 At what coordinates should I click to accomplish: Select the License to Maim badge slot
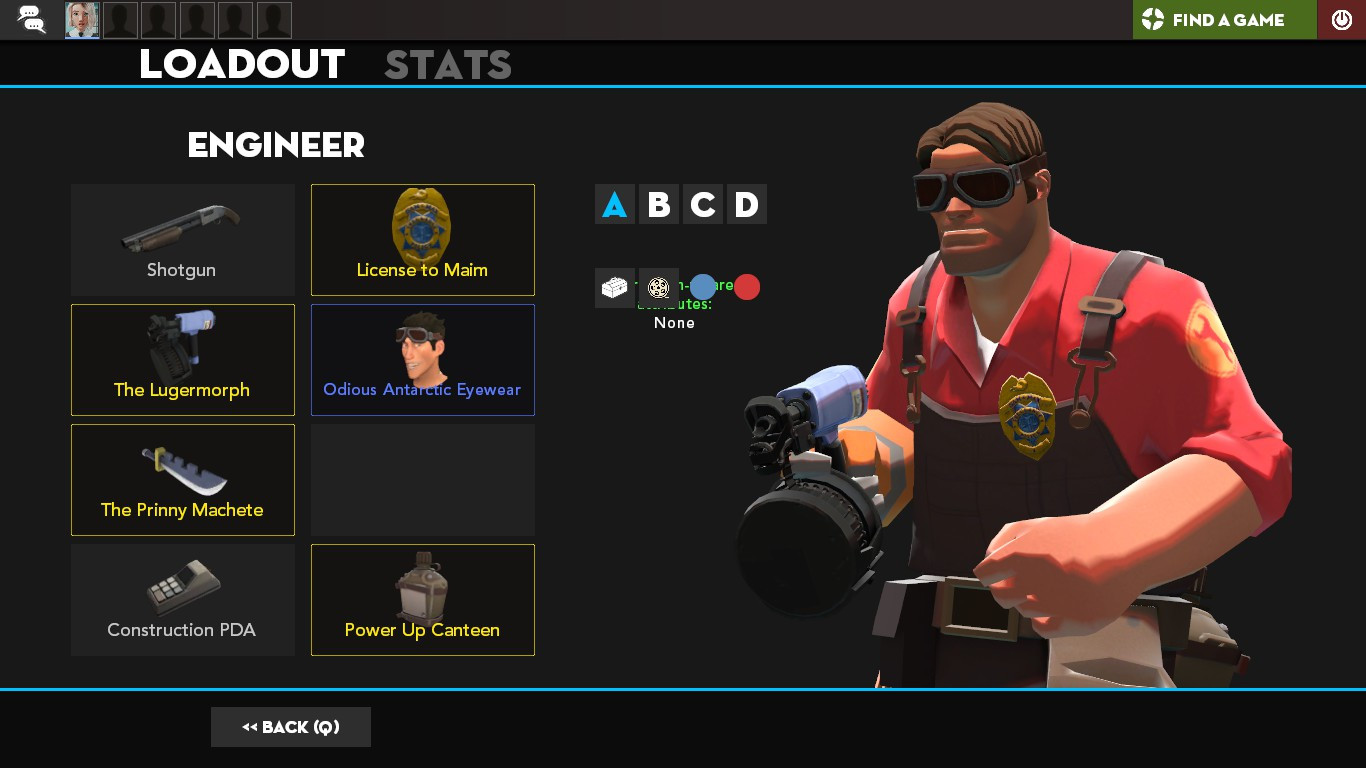[x=422, y=240]
